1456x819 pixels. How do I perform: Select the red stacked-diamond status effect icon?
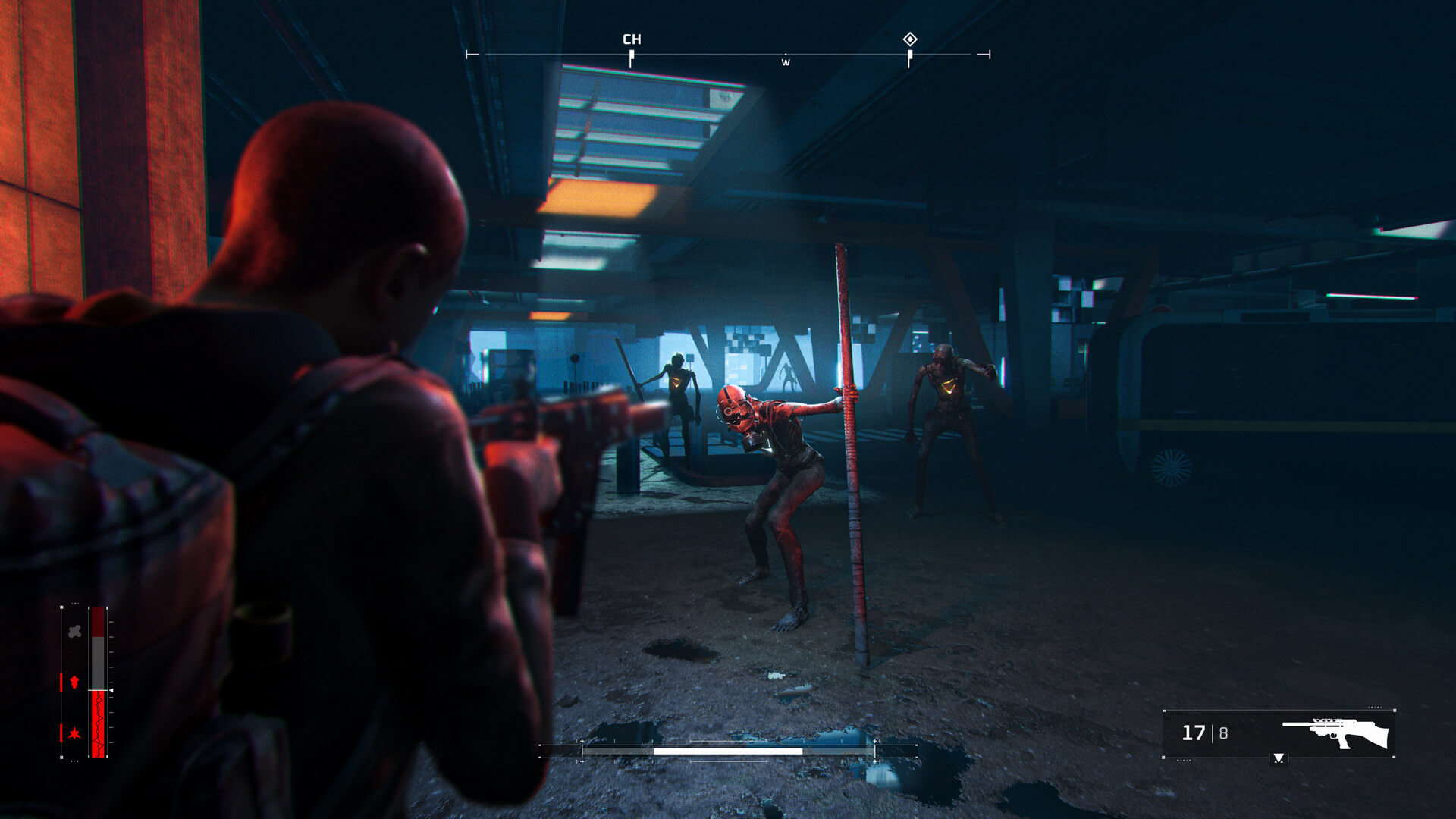[x=74, y=682]
